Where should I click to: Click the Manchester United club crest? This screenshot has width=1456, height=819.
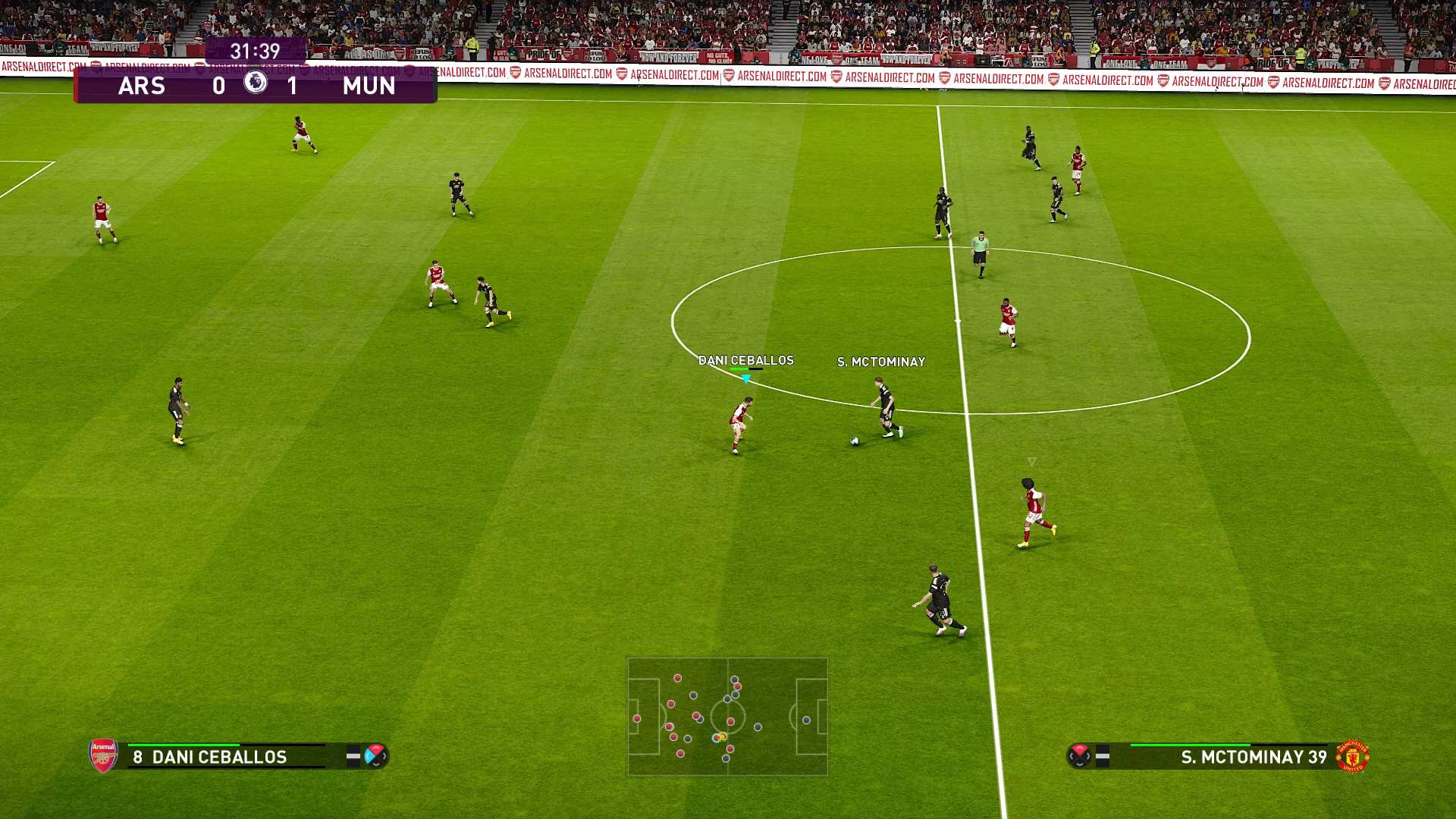click(x=1353, y=756)
